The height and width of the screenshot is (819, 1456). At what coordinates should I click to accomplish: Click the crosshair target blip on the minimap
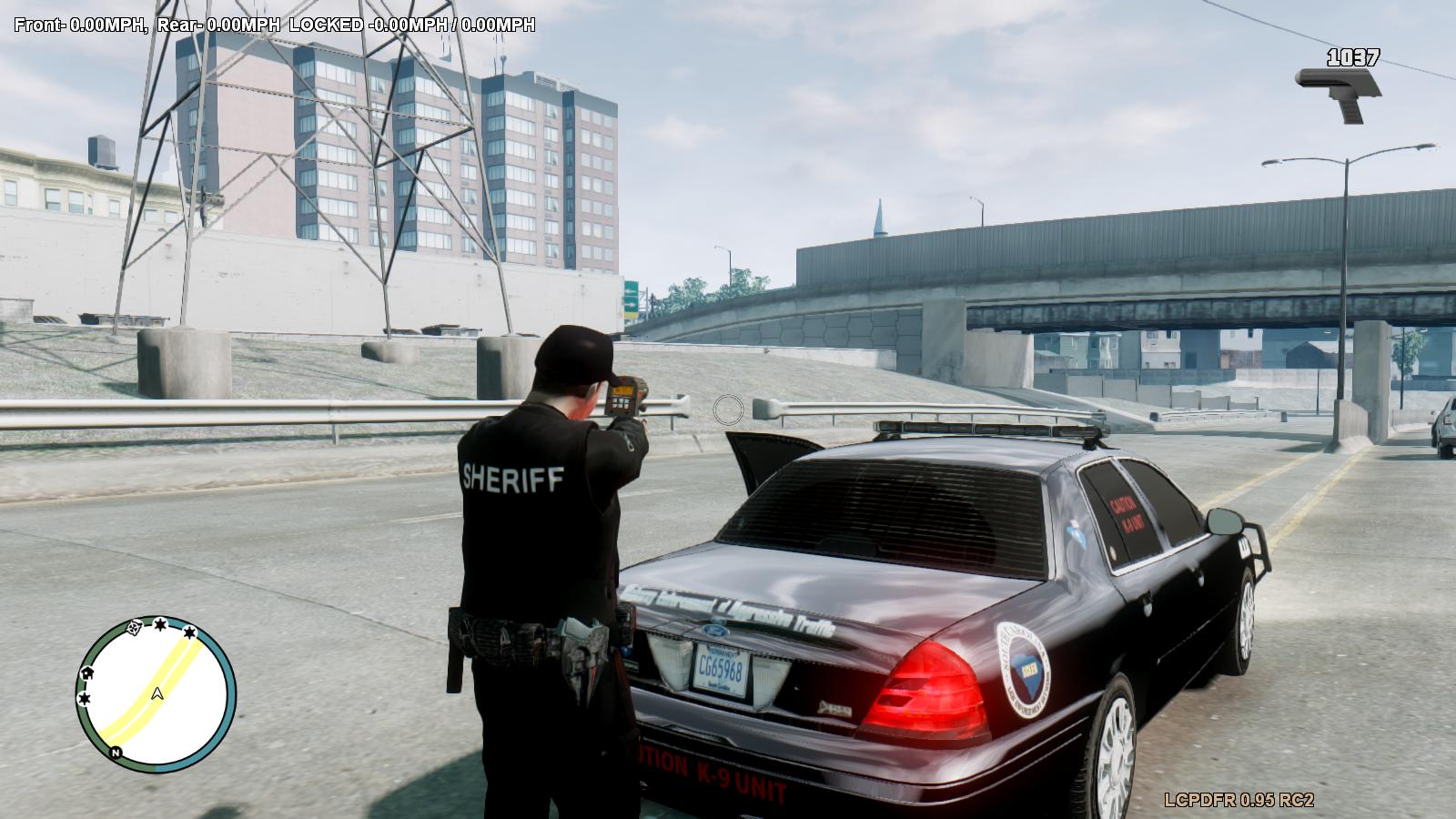[x=136, y=626]
